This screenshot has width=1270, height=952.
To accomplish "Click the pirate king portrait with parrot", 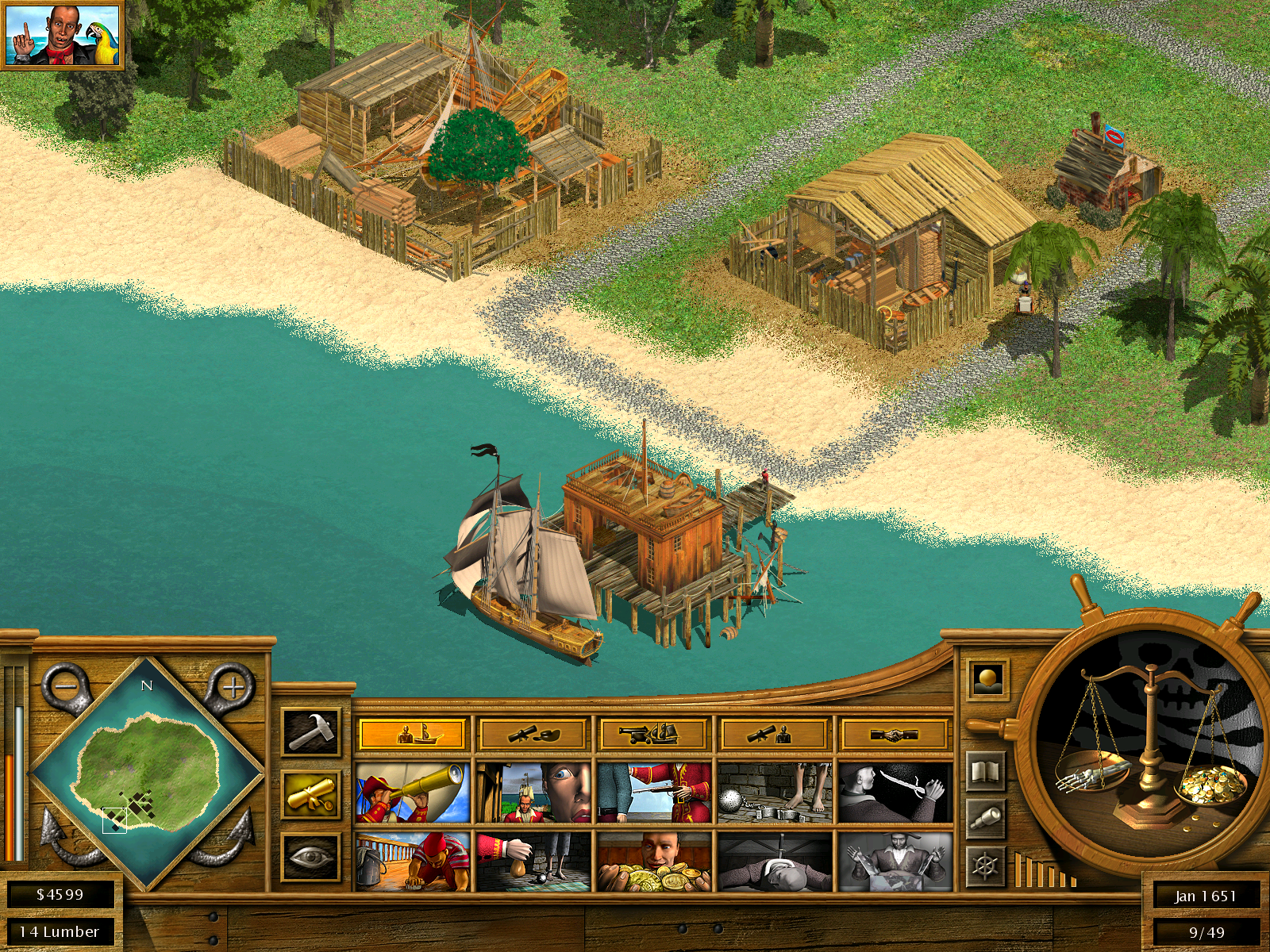I will pyautogui.click(x=62, y=35).
